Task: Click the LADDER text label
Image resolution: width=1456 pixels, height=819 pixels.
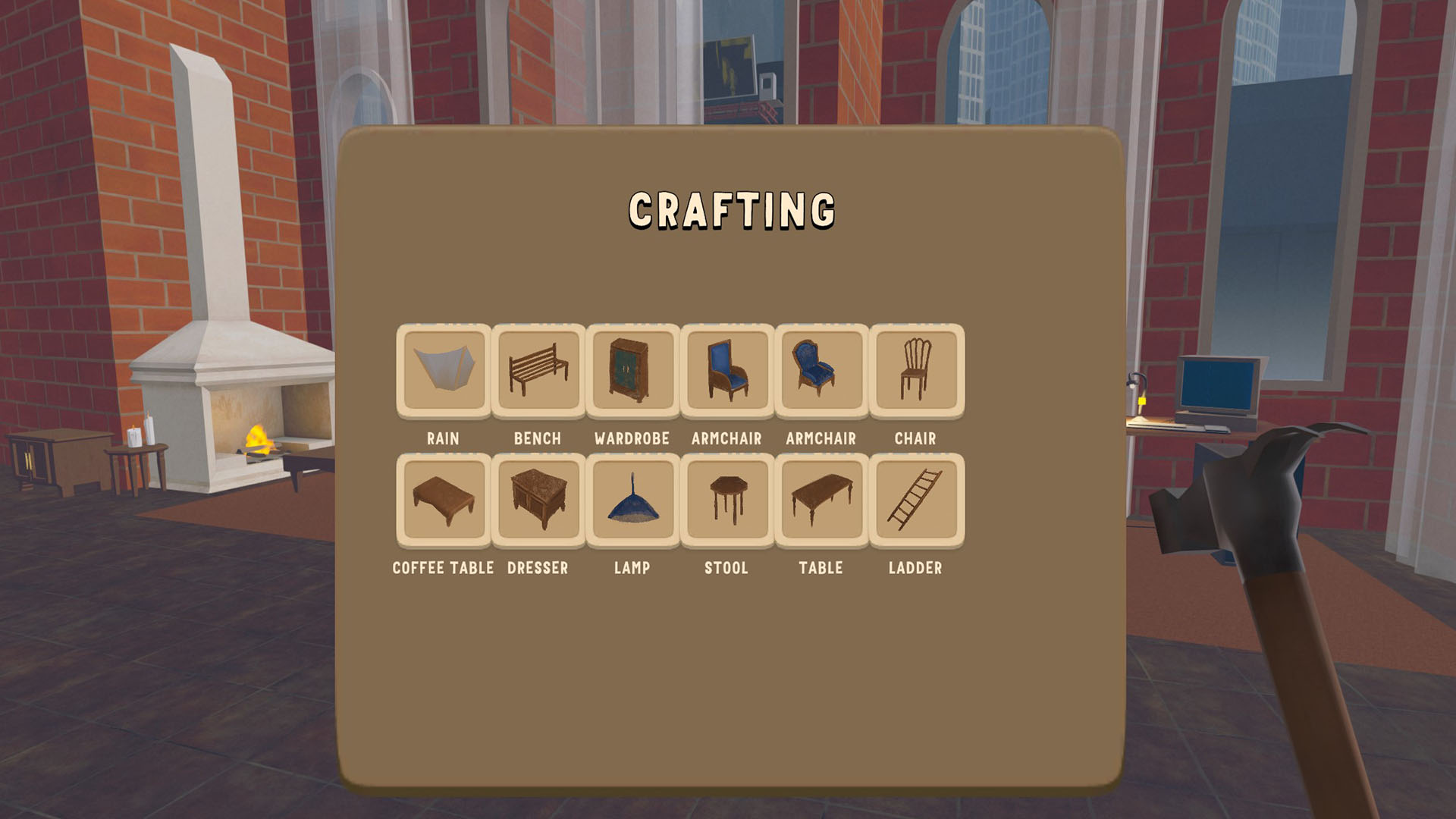Action: pos(915,567)
